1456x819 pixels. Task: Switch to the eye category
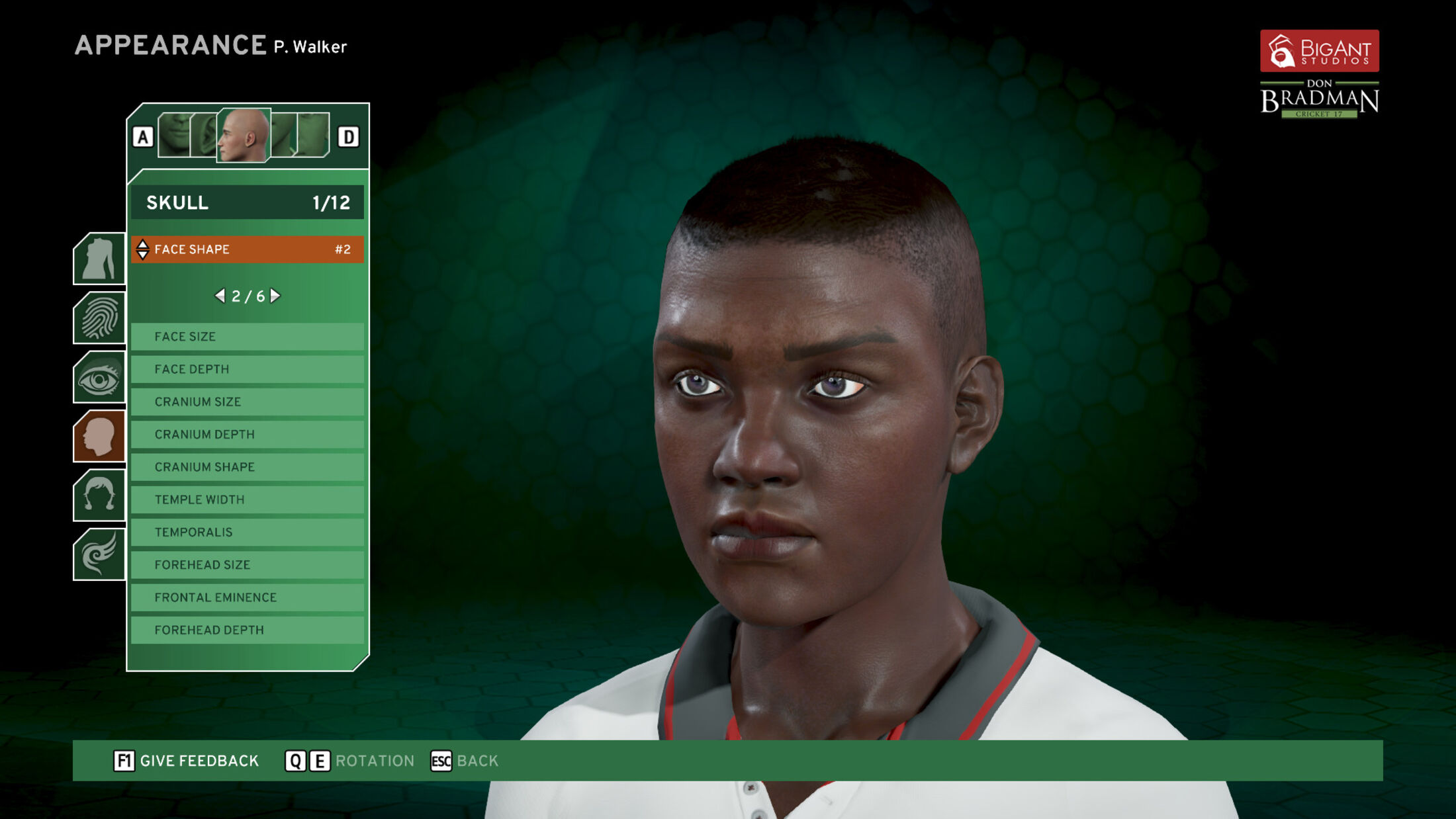point(99,378)
